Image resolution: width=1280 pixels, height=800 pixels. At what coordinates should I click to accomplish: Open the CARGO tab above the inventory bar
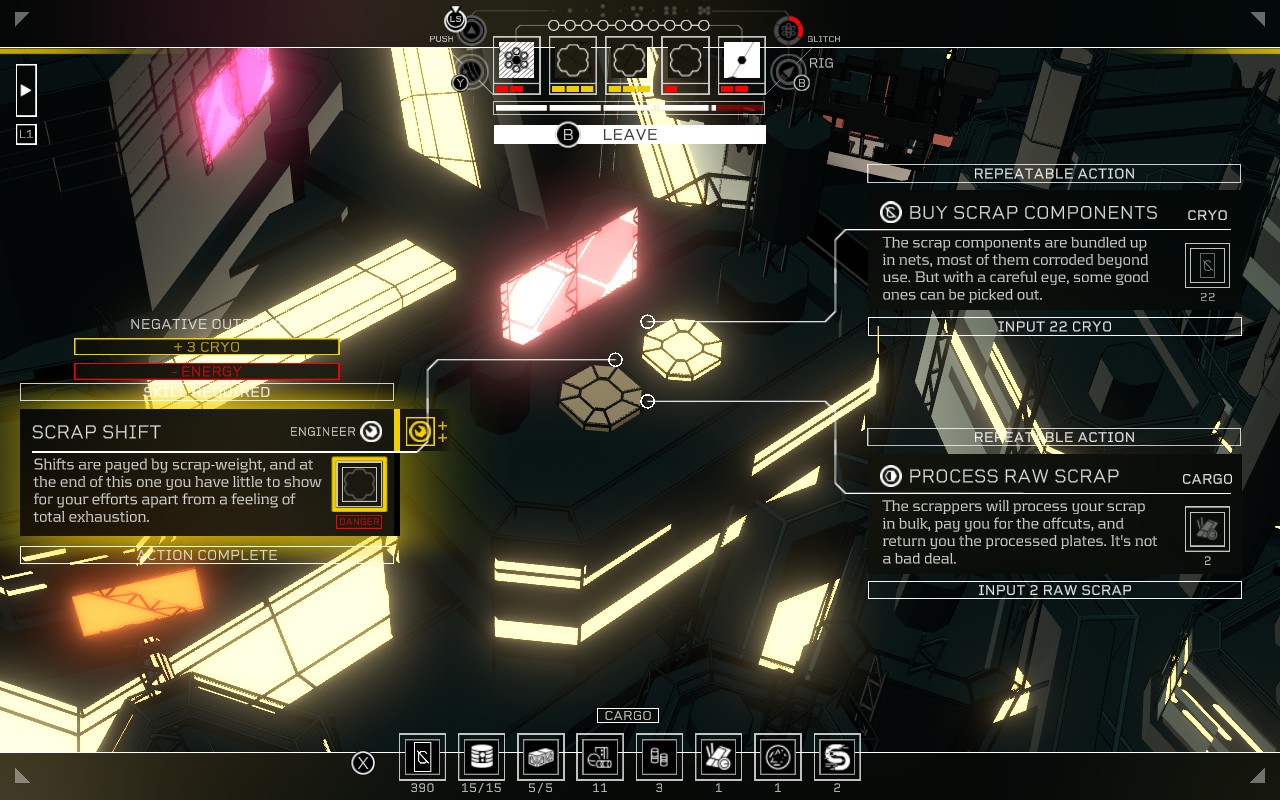628,715
